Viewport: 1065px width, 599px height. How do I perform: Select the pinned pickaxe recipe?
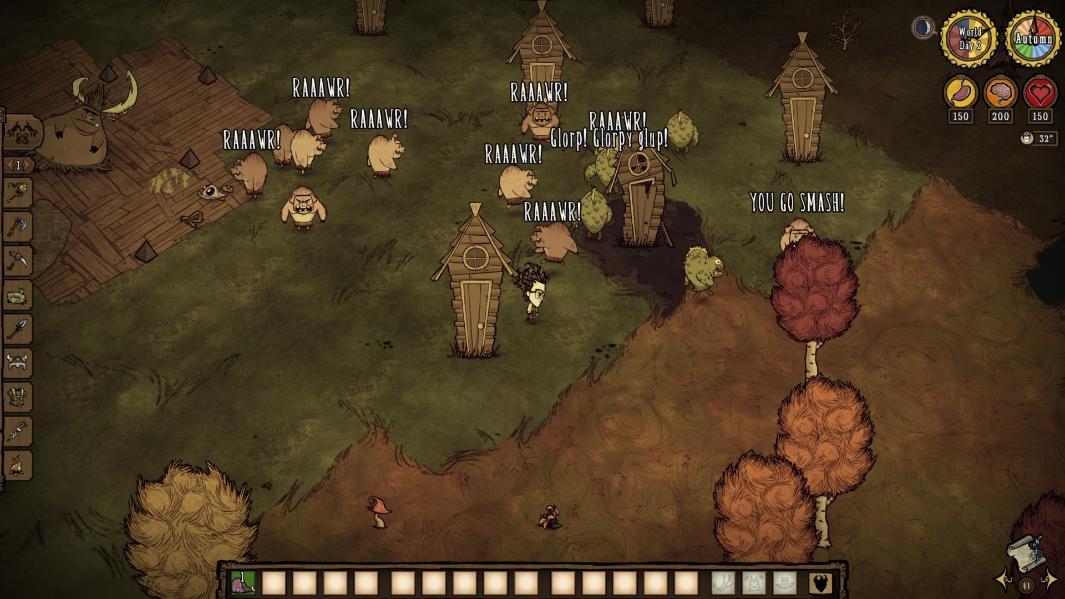pos(19,261)
